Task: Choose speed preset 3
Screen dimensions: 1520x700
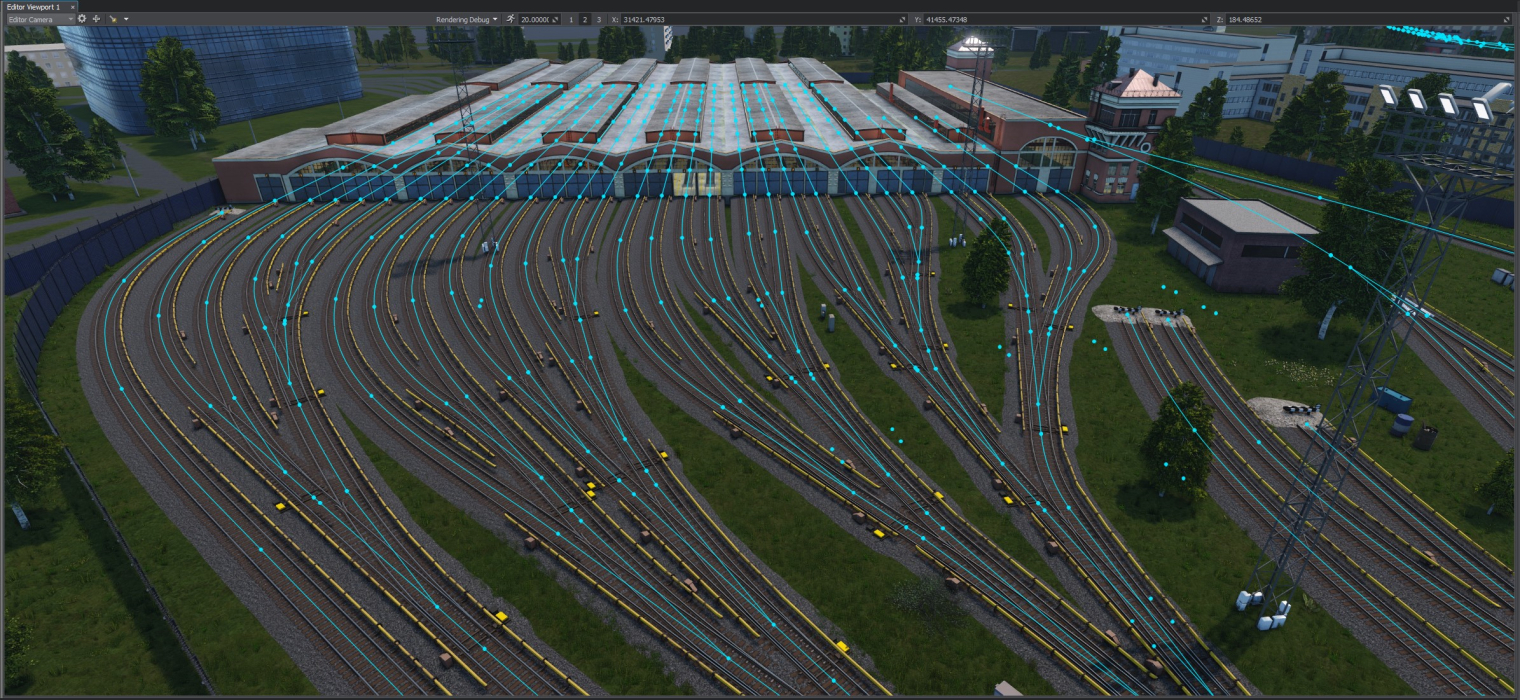Action: coord(599,19)
